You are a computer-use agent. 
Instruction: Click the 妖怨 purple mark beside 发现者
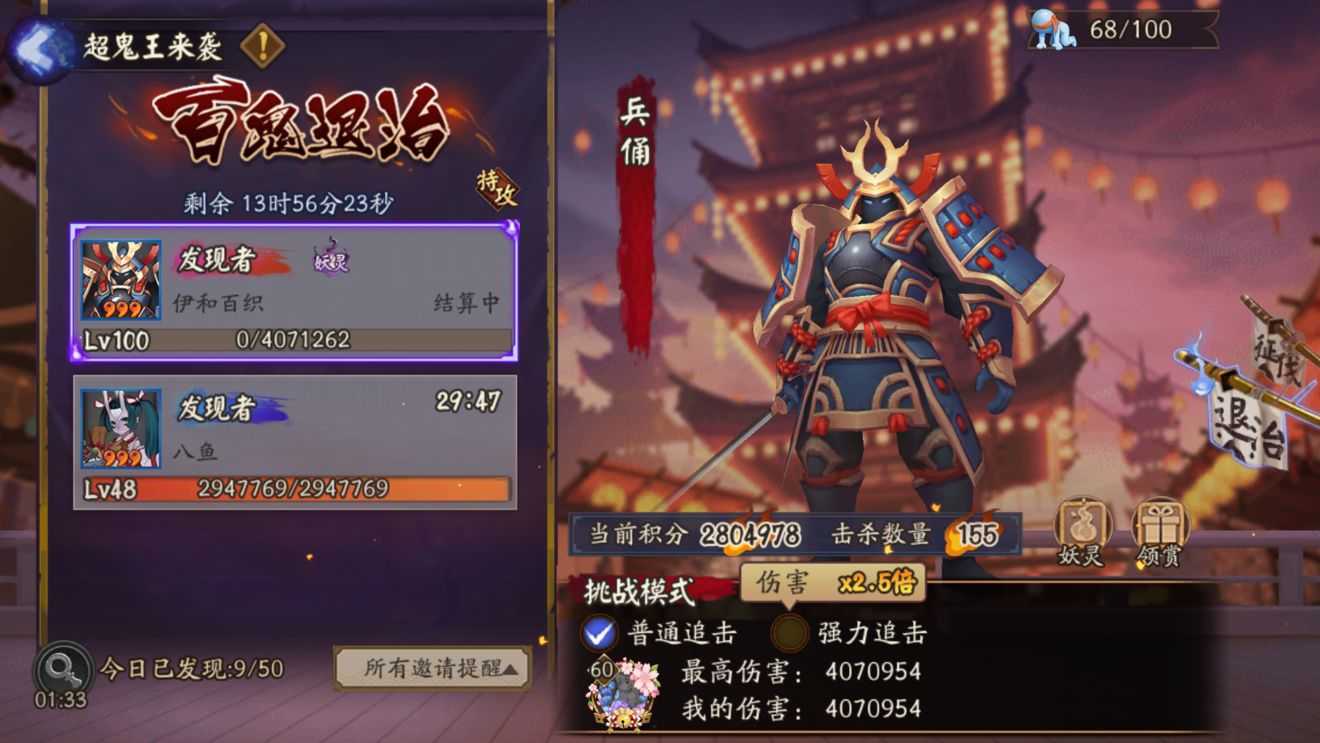pos(330,263)
